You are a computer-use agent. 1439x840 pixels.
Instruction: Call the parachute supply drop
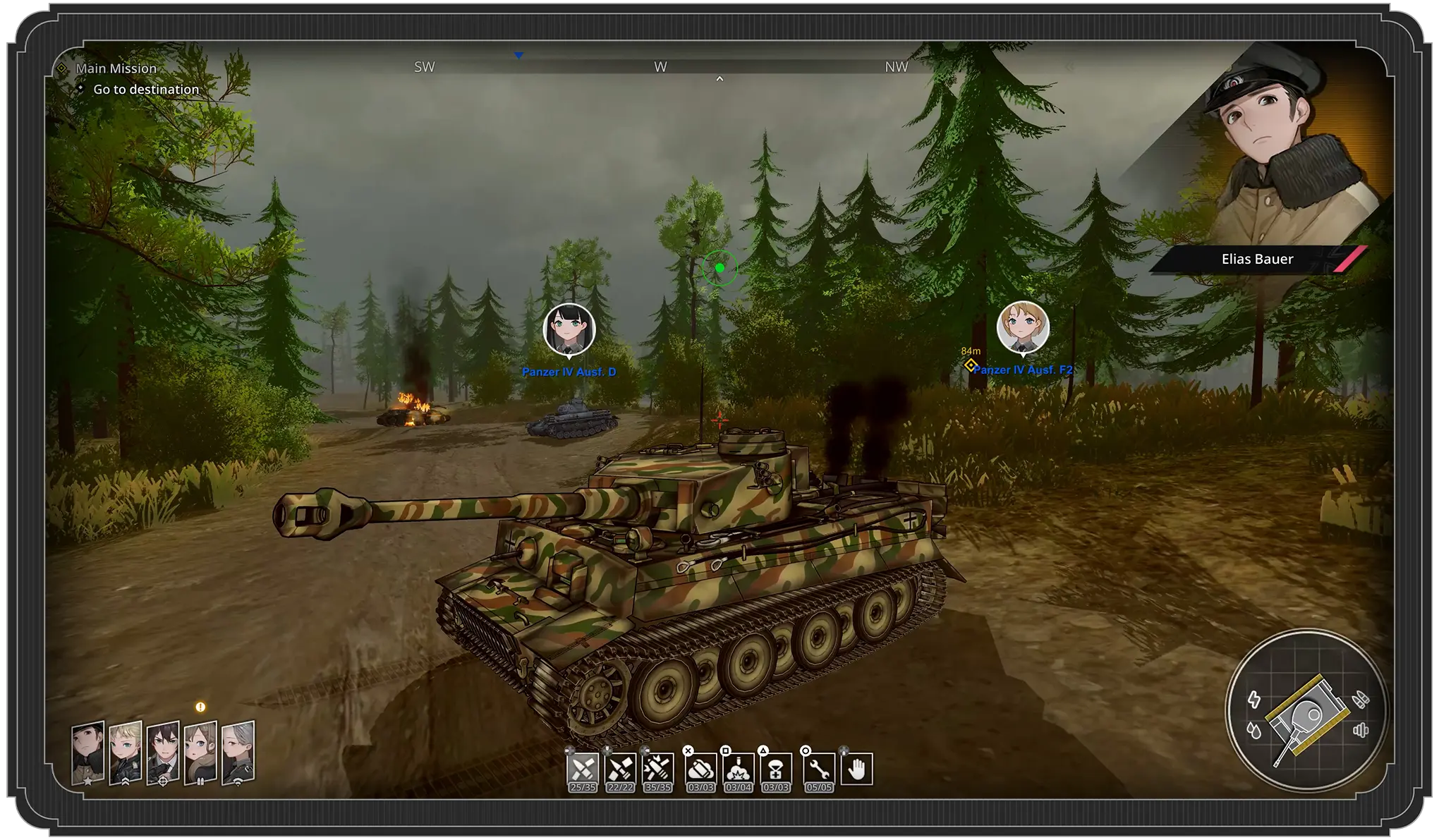(x=775, y=769)
